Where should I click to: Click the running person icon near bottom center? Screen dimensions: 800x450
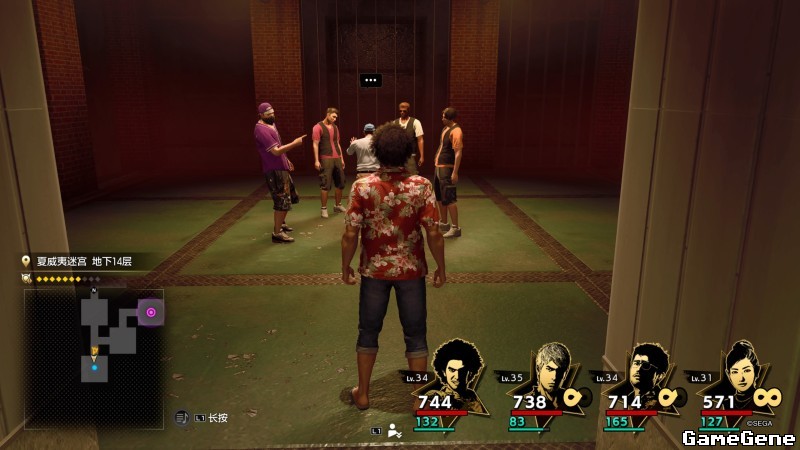394,431
